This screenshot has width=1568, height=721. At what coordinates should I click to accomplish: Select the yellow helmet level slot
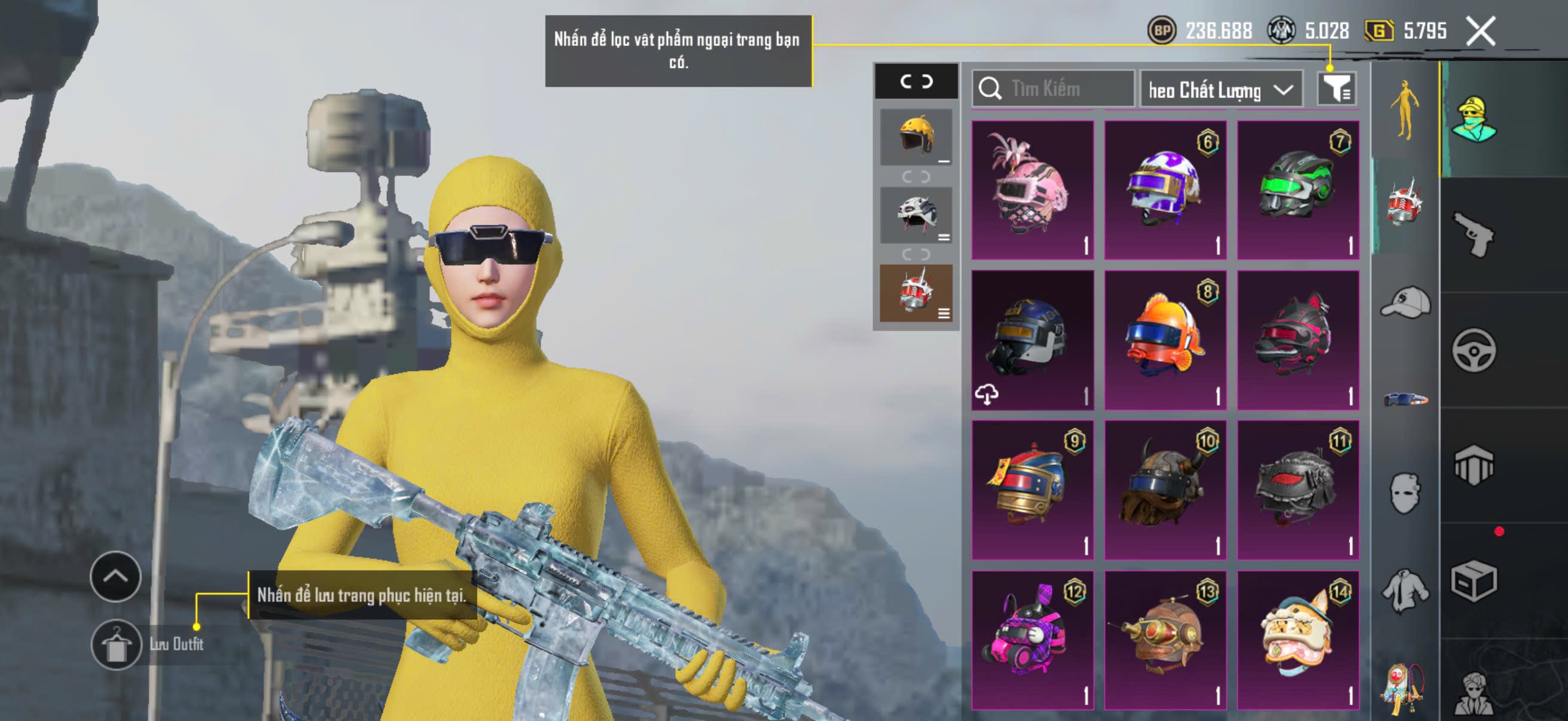[x=916, y=137]
